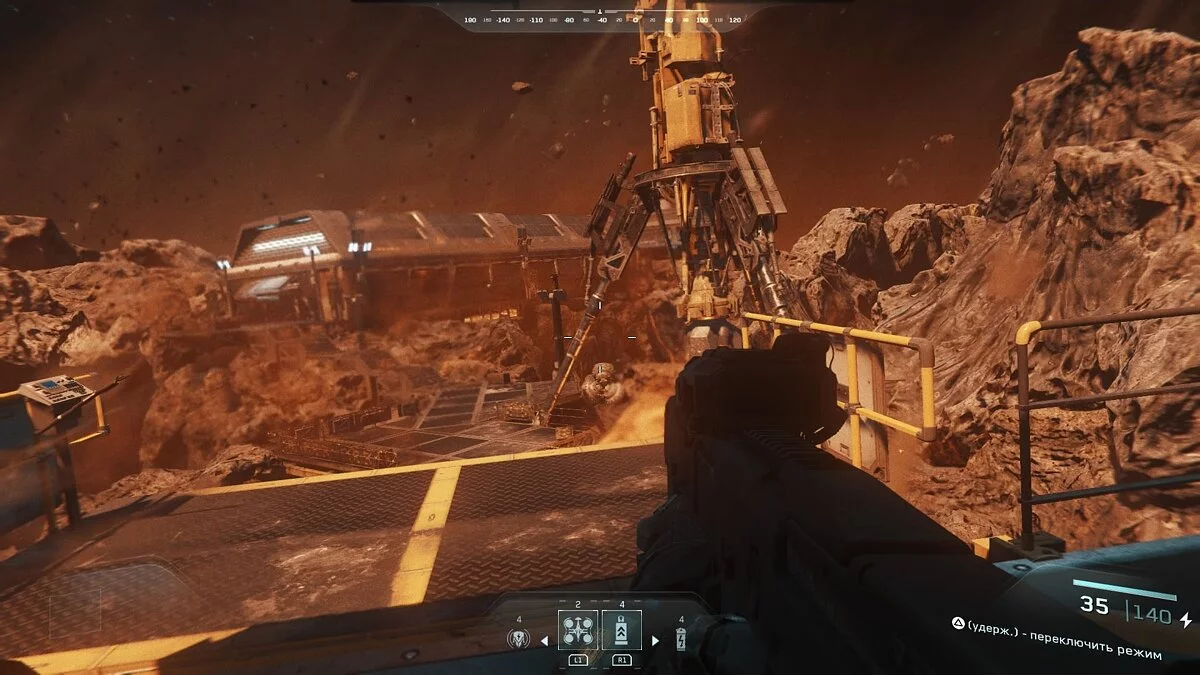
Task: Choose the electric shock shield icon
Action: pyautogui.click(x=518, y=640)
